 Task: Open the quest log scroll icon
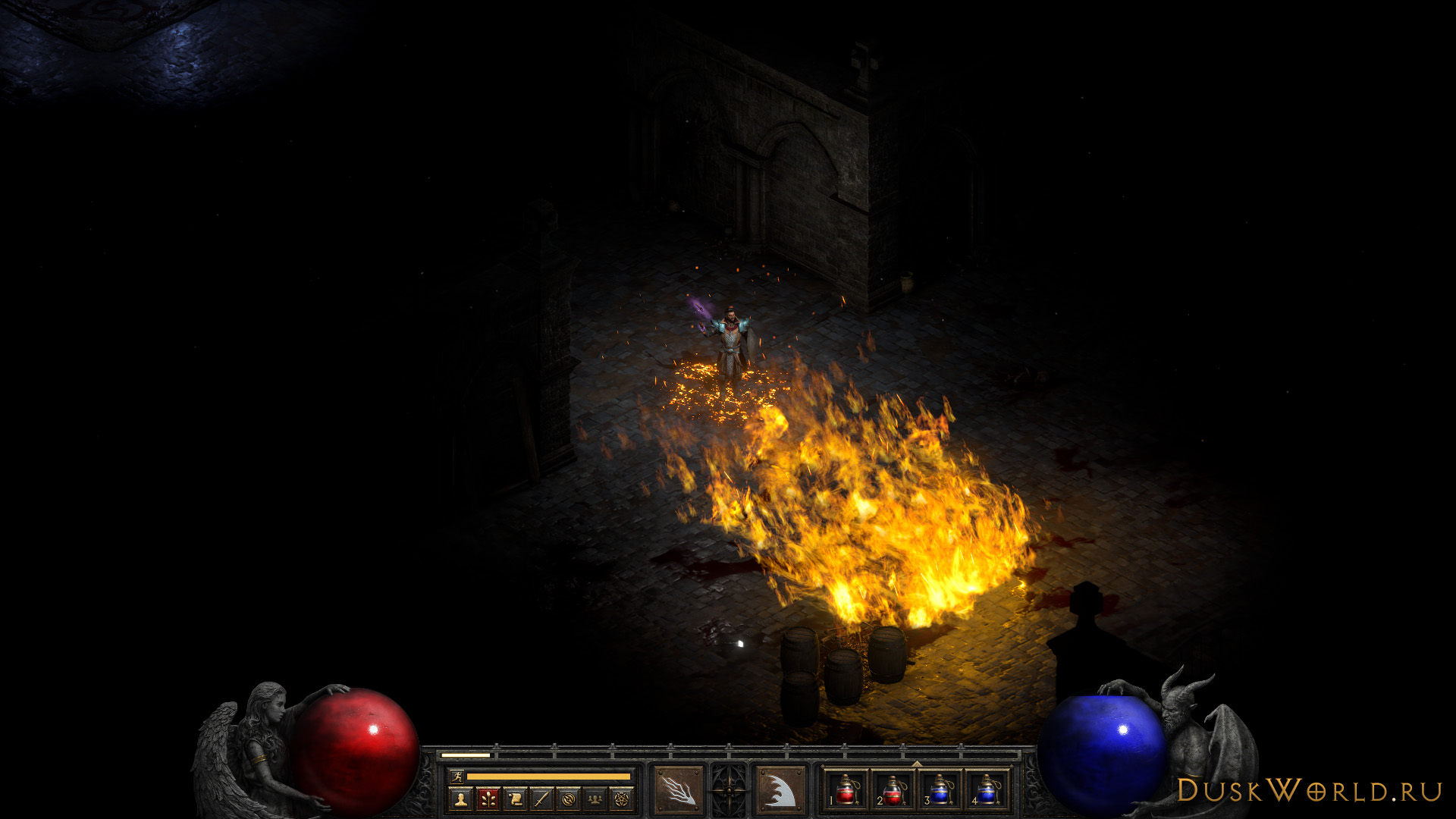click(515, 799)
